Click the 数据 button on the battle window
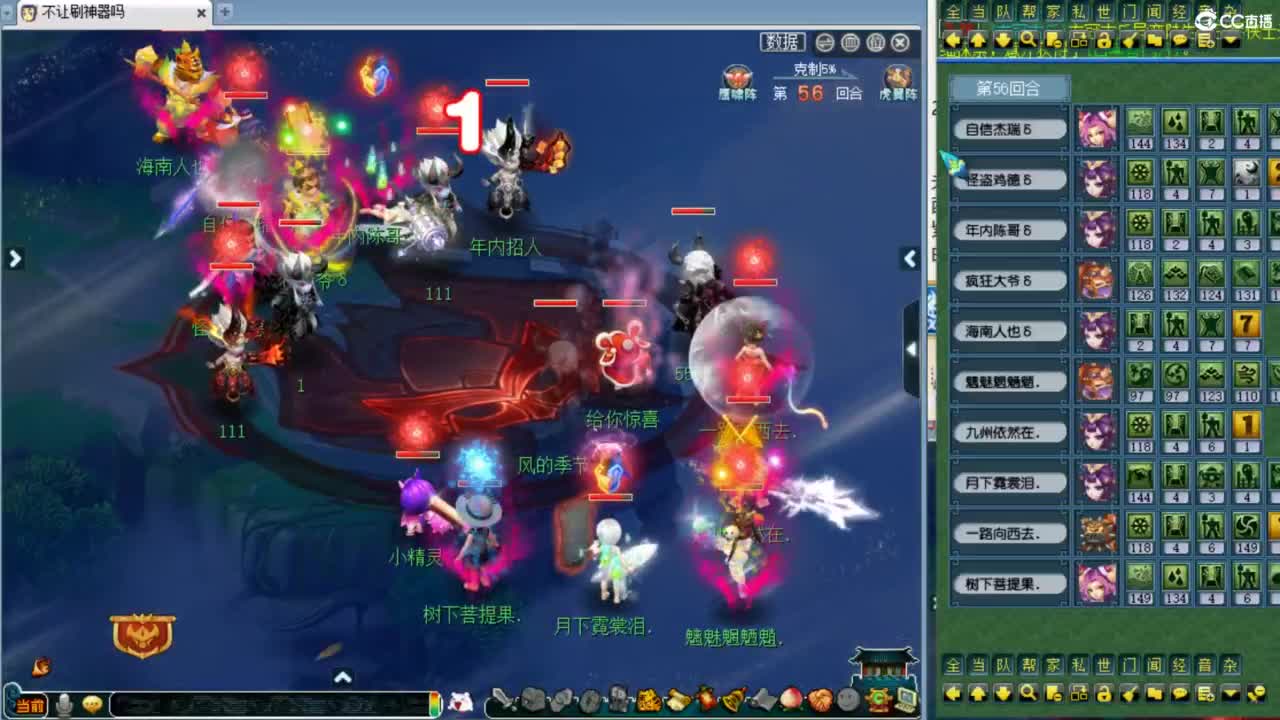Viewport: 1280px width, 720px height. coord(782,41)
